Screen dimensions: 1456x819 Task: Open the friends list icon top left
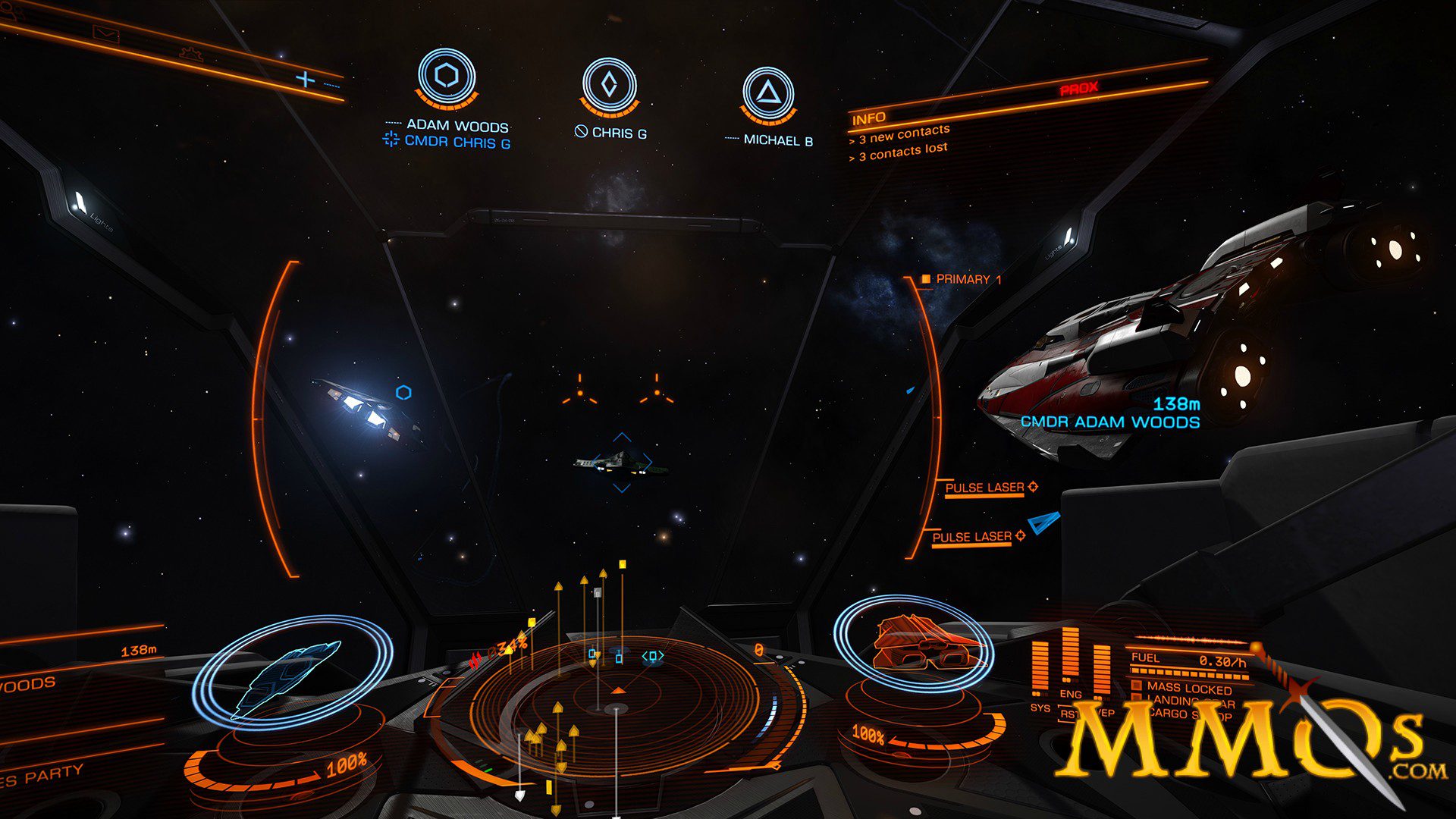click(x=11, y=9)
